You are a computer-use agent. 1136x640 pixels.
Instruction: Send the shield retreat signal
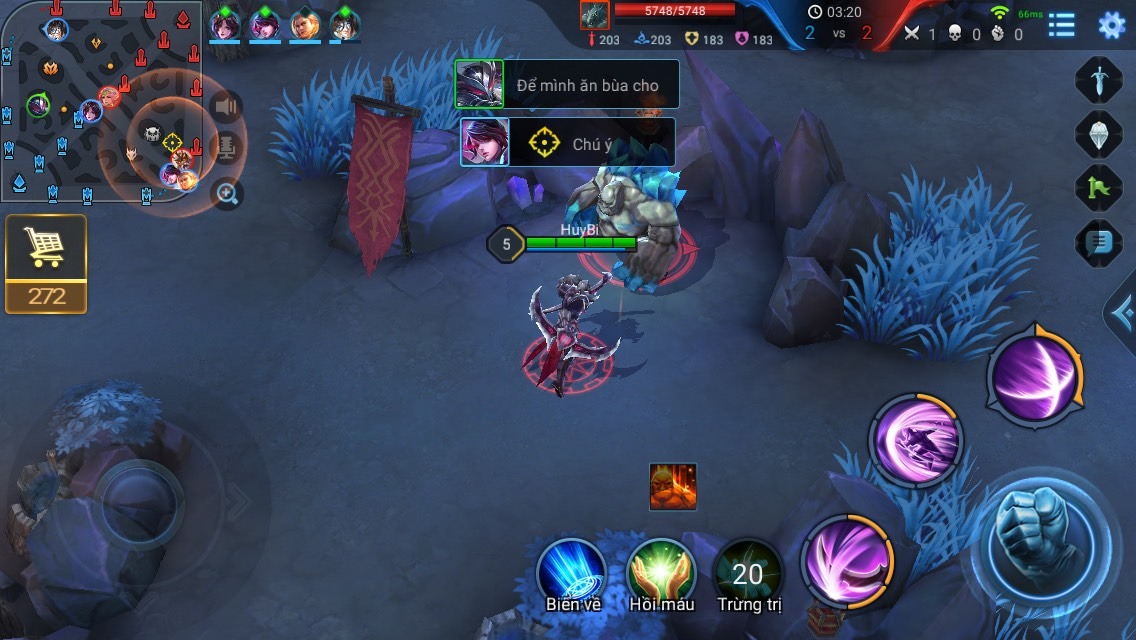pyautogui.click(x=1098, y=134)
